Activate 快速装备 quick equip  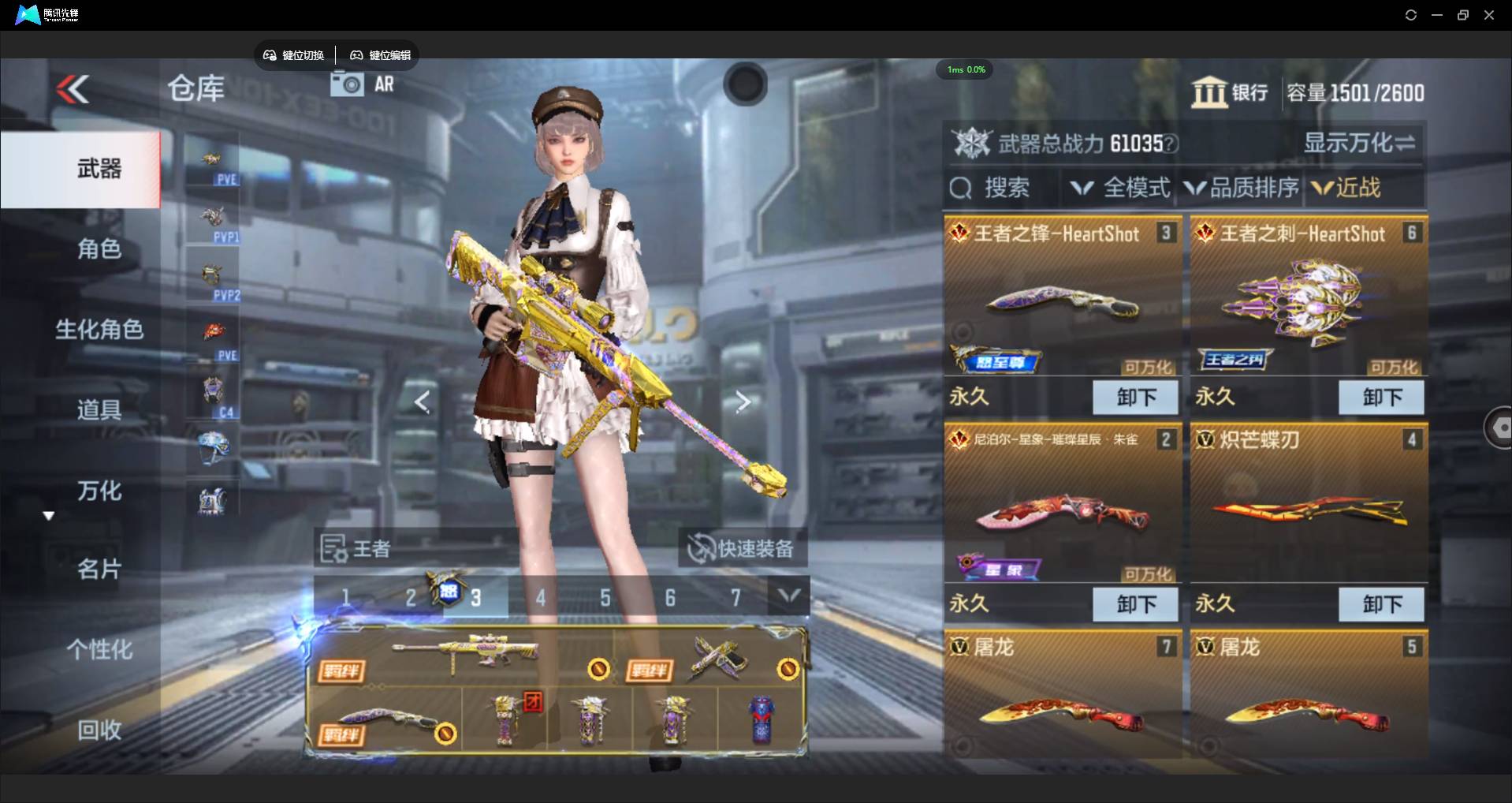(x=742, y=548)
